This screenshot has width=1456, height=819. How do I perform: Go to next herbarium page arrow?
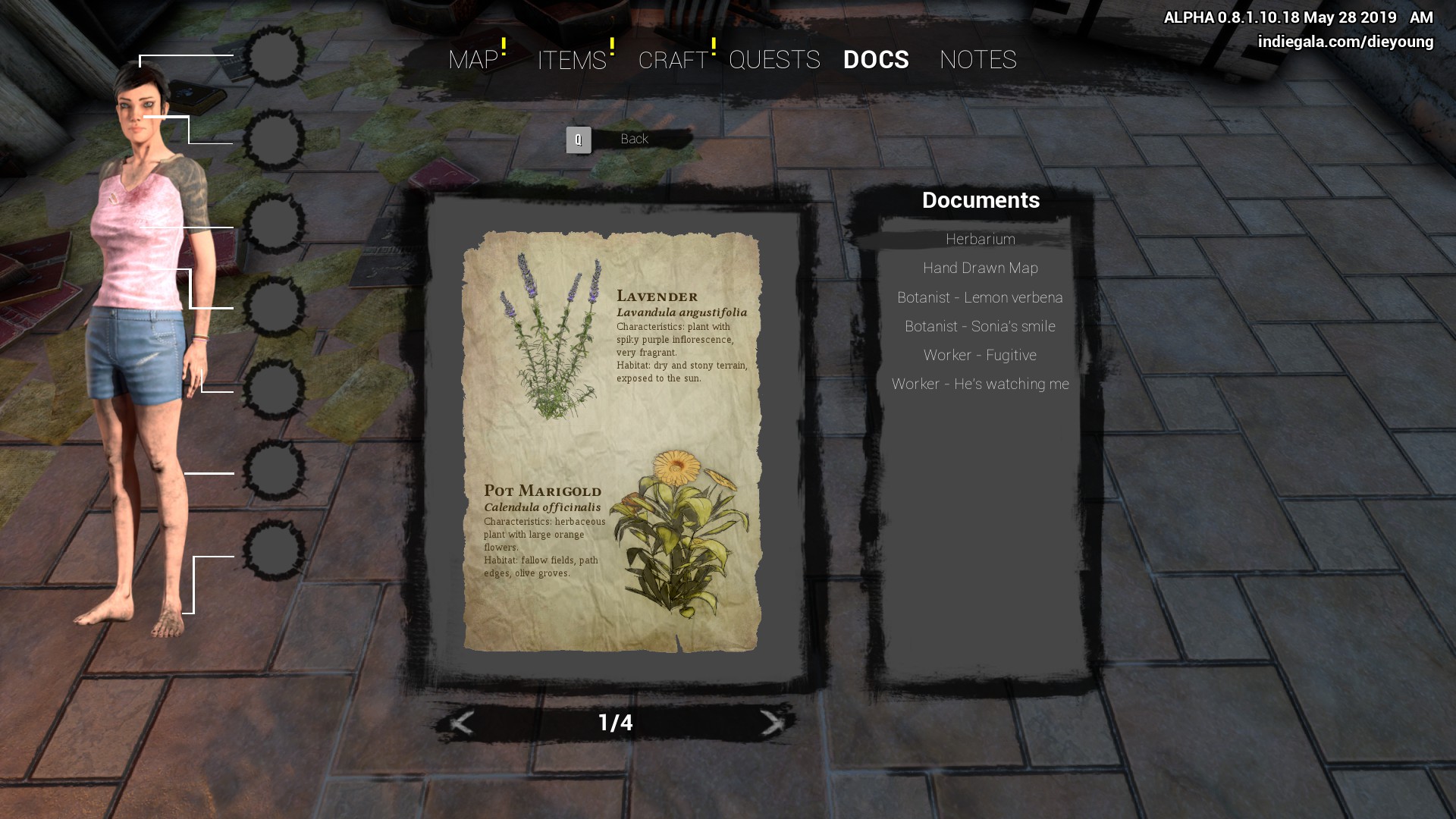771,723
